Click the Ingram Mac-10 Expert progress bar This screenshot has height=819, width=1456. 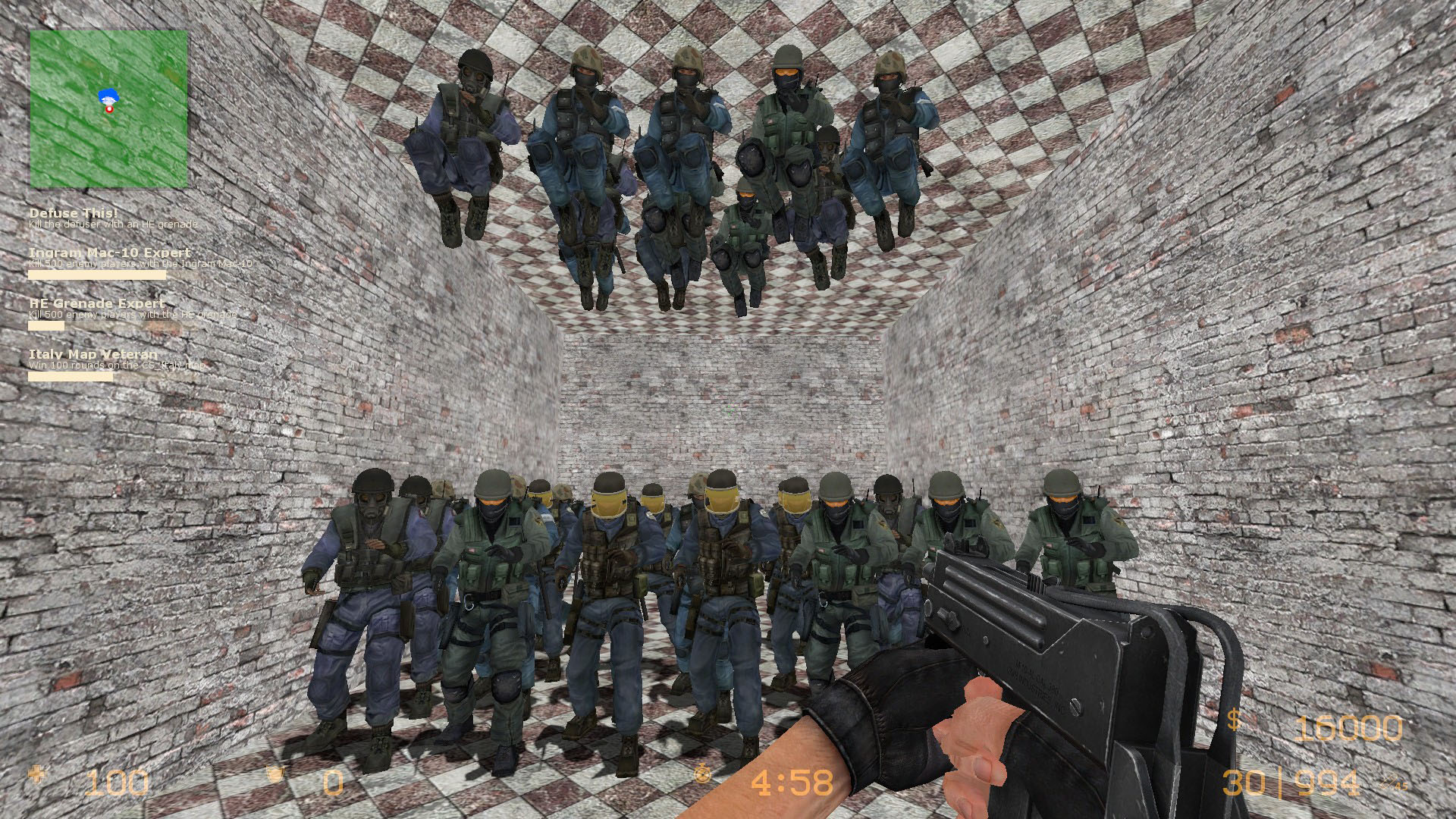point(96,275)
